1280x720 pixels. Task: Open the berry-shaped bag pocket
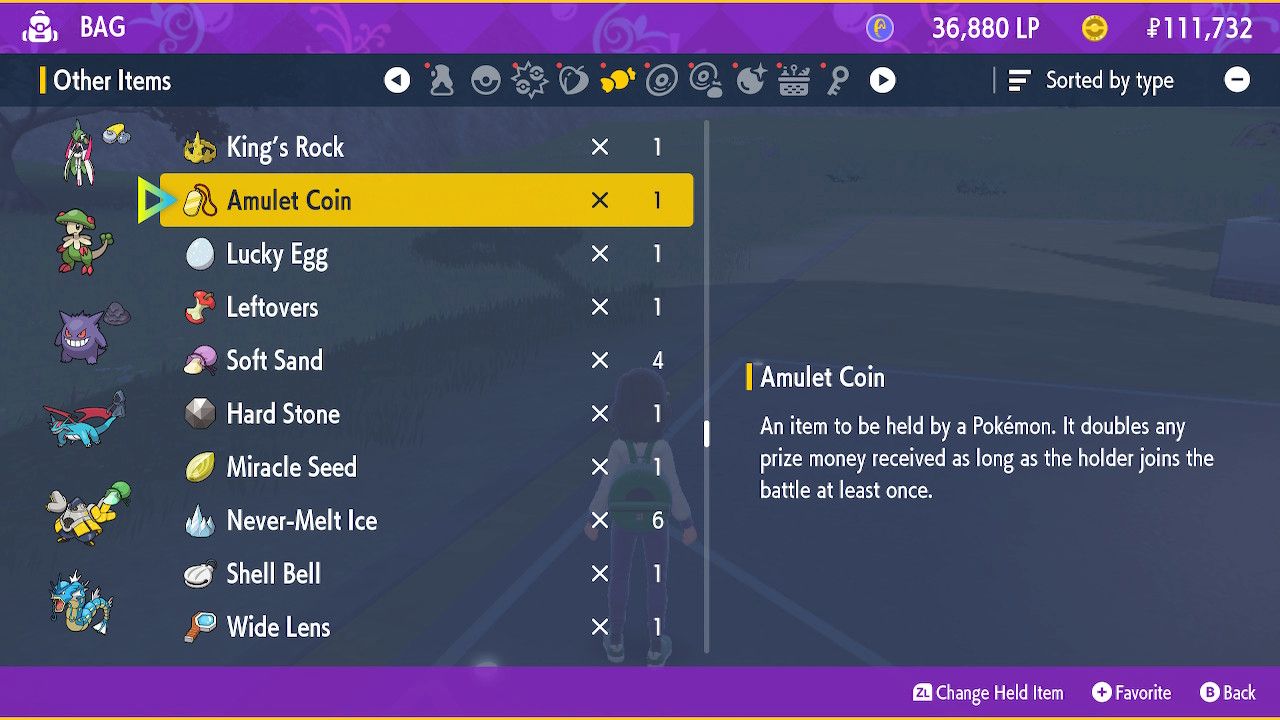click(x=573, y=80)
